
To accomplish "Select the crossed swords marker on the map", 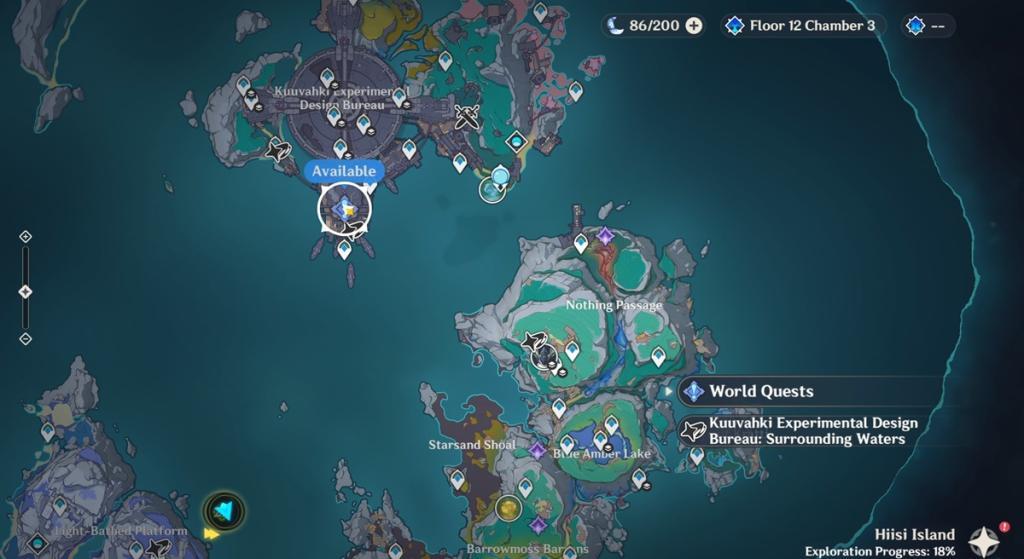I will coord(466,117).
